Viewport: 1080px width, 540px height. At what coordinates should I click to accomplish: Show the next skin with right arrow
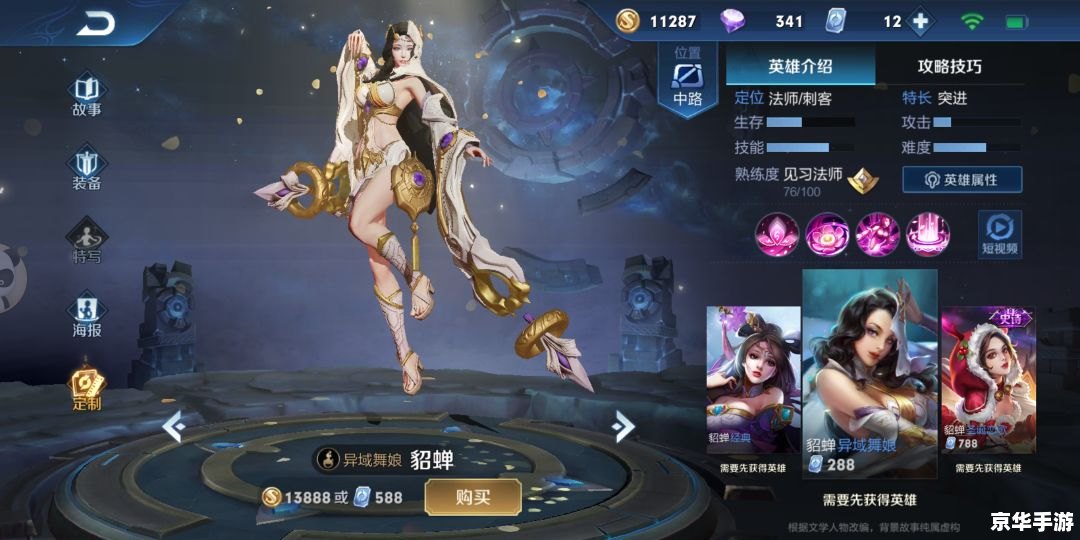tap(623, 427)
